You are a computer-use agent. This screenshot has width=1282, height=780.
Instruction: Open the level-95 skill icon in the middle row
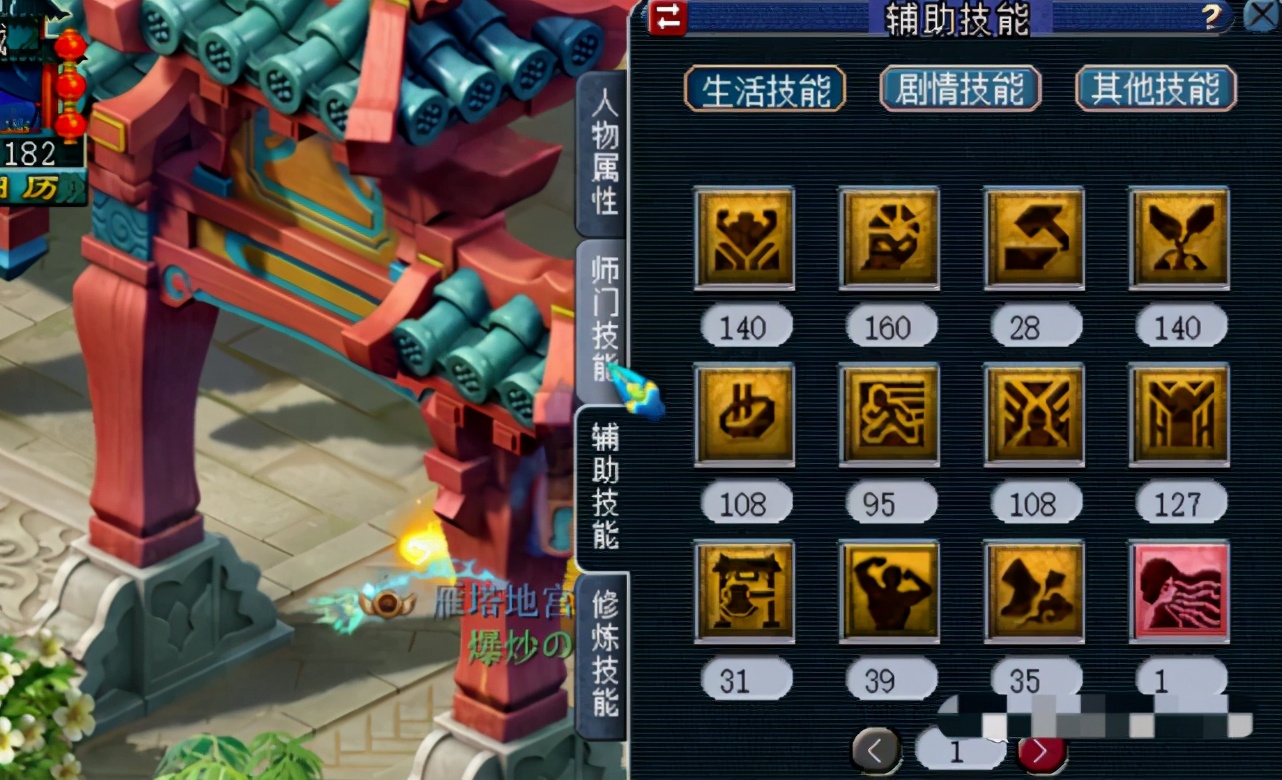pos(889,413)
